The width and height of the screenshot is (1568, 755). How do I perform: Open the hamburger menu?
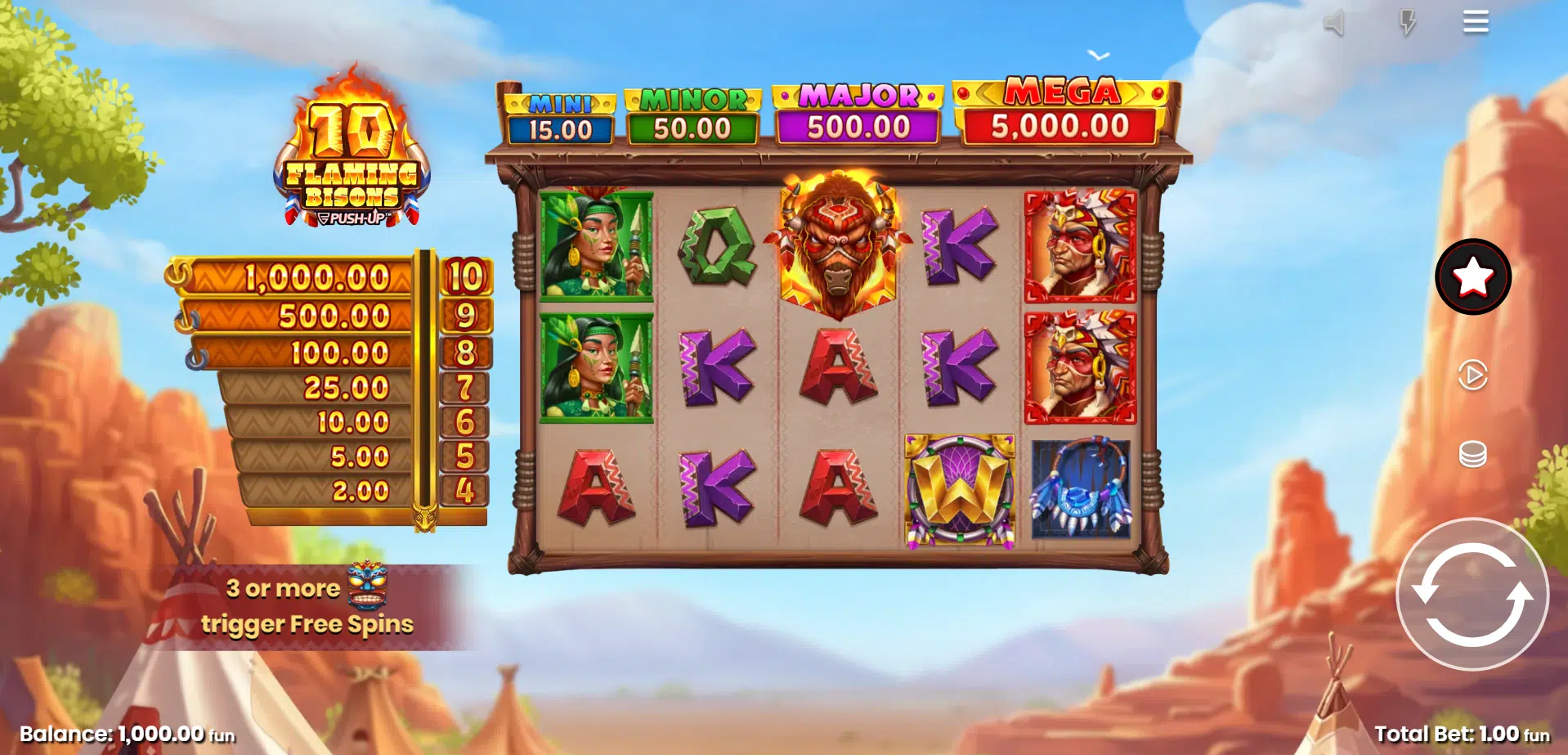click(x=1475, y=22)
